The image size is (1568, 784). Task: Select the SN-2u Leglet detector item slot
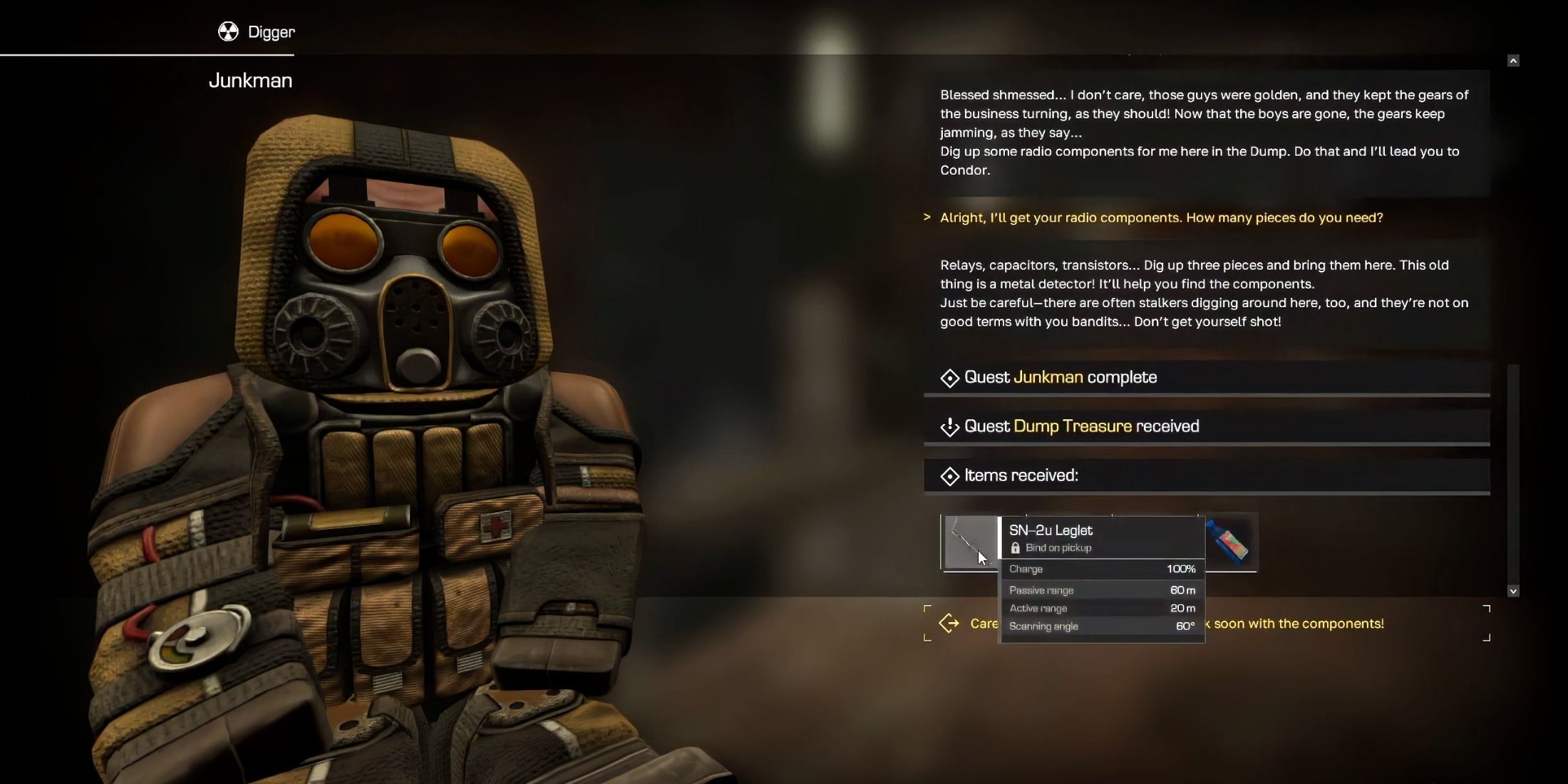coord(970,542)
